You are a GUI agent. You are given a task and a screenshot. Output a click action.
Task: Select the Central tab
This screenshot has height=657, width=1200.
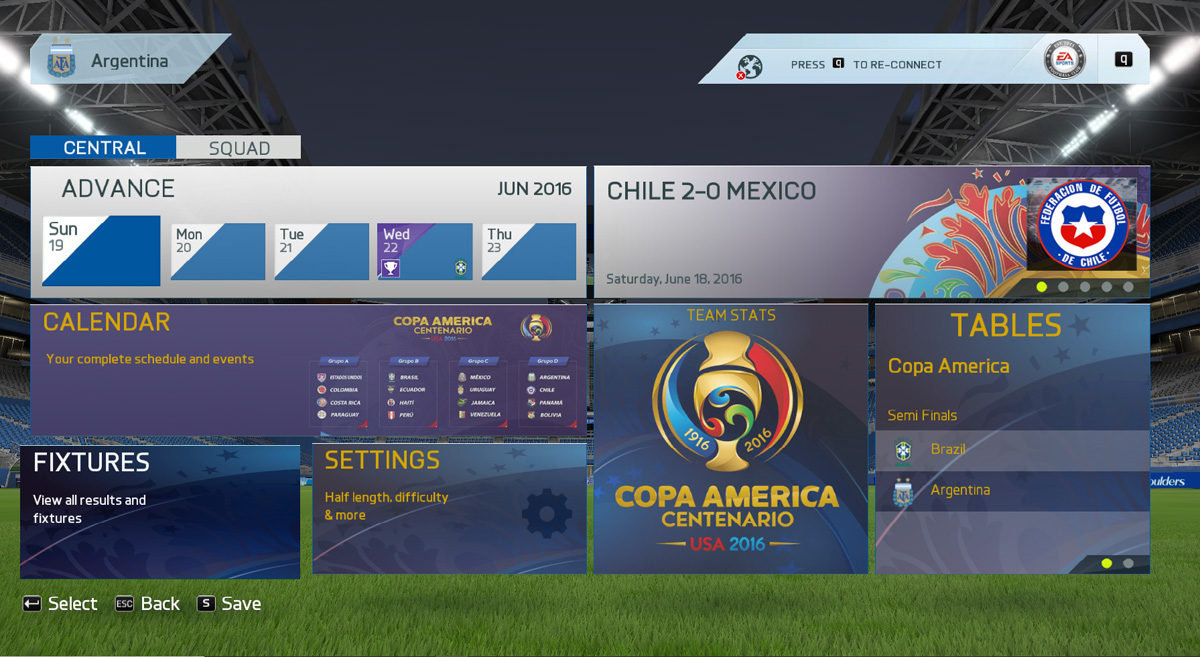[x=104, y=148]
